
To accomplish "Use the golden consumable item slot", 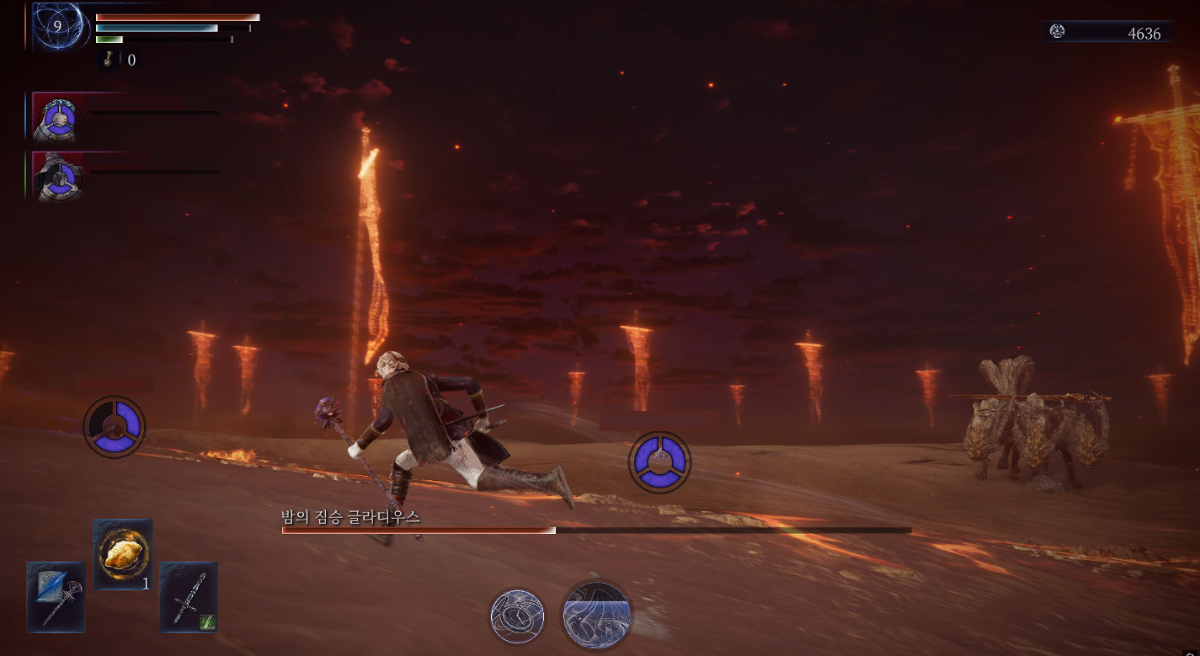I will (123, 553).
